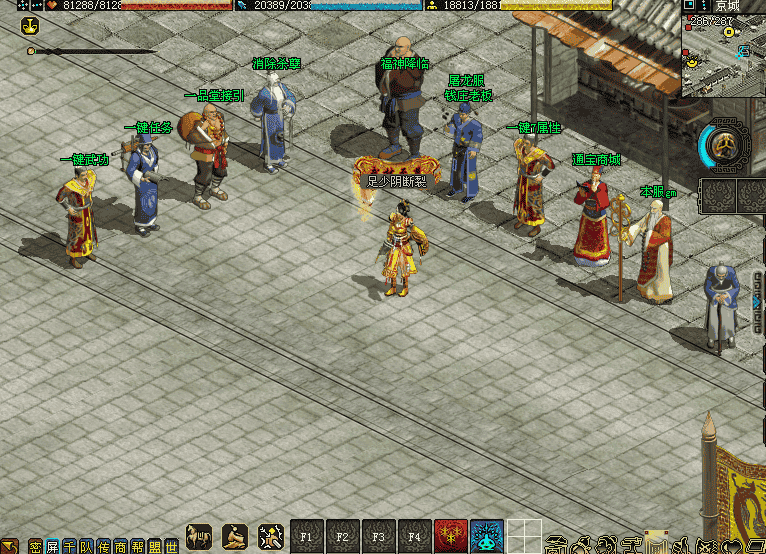Toggle the sword attack mode icon

pos(271,537)
